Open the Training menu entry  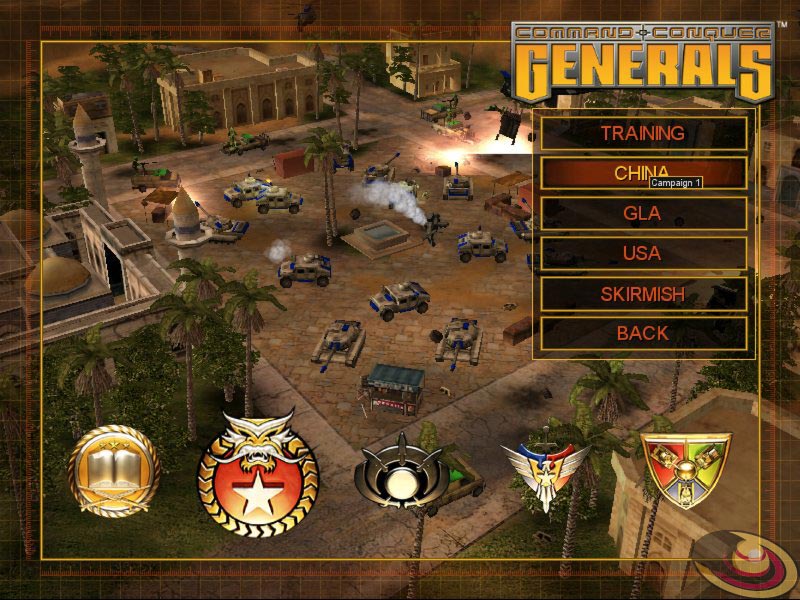643,133
